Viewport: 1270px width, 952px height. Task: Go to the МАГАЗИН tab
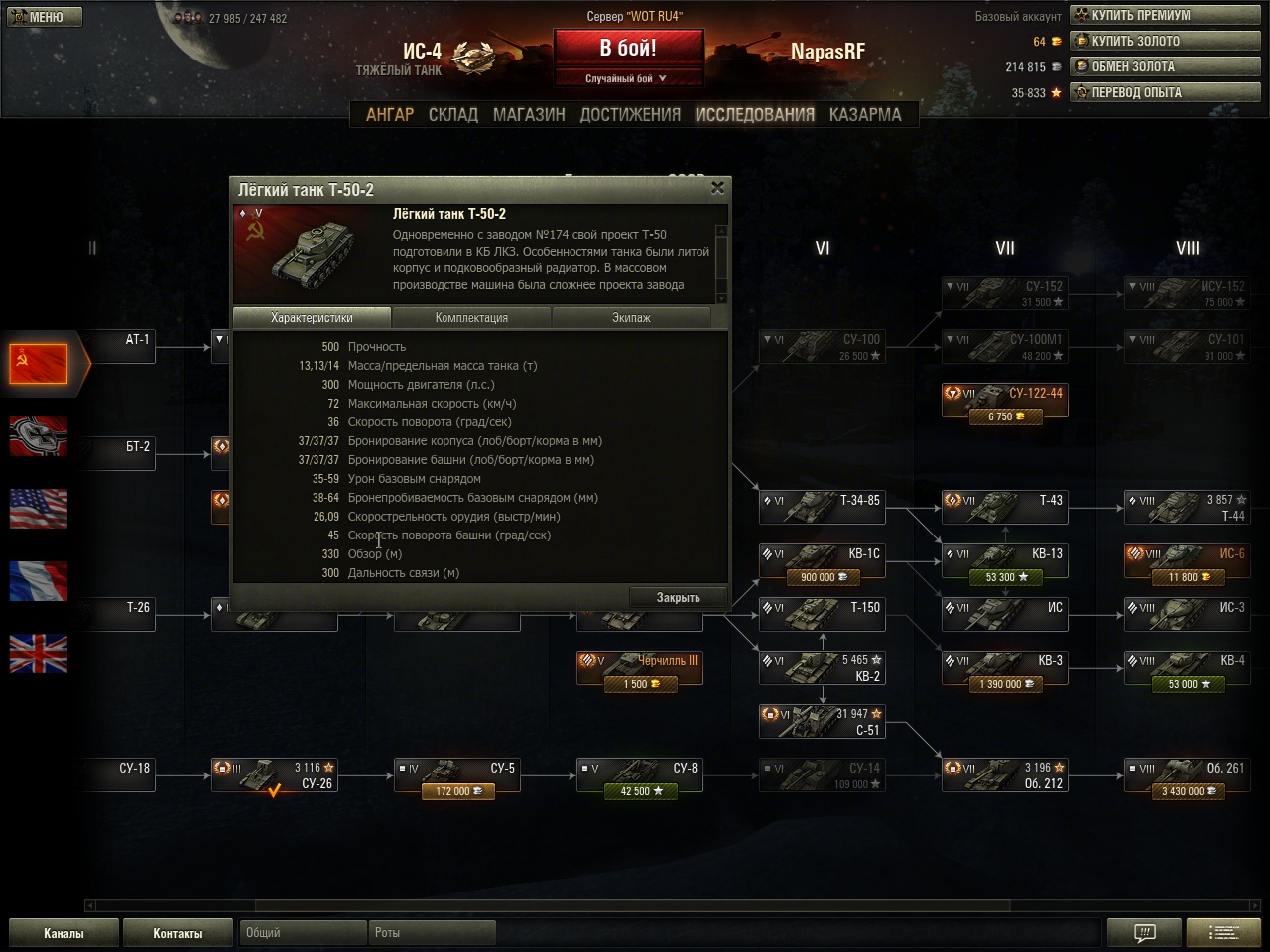point(529,114)
